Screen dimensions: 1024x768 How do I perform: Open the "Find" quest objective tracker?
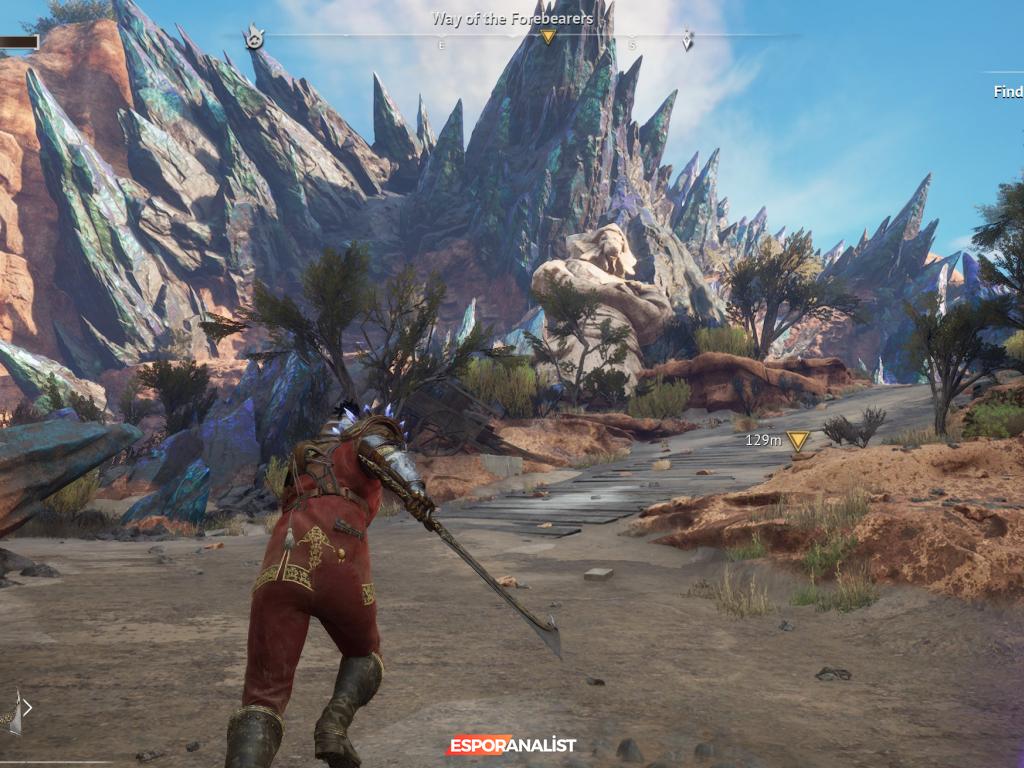coord(1007,91)
